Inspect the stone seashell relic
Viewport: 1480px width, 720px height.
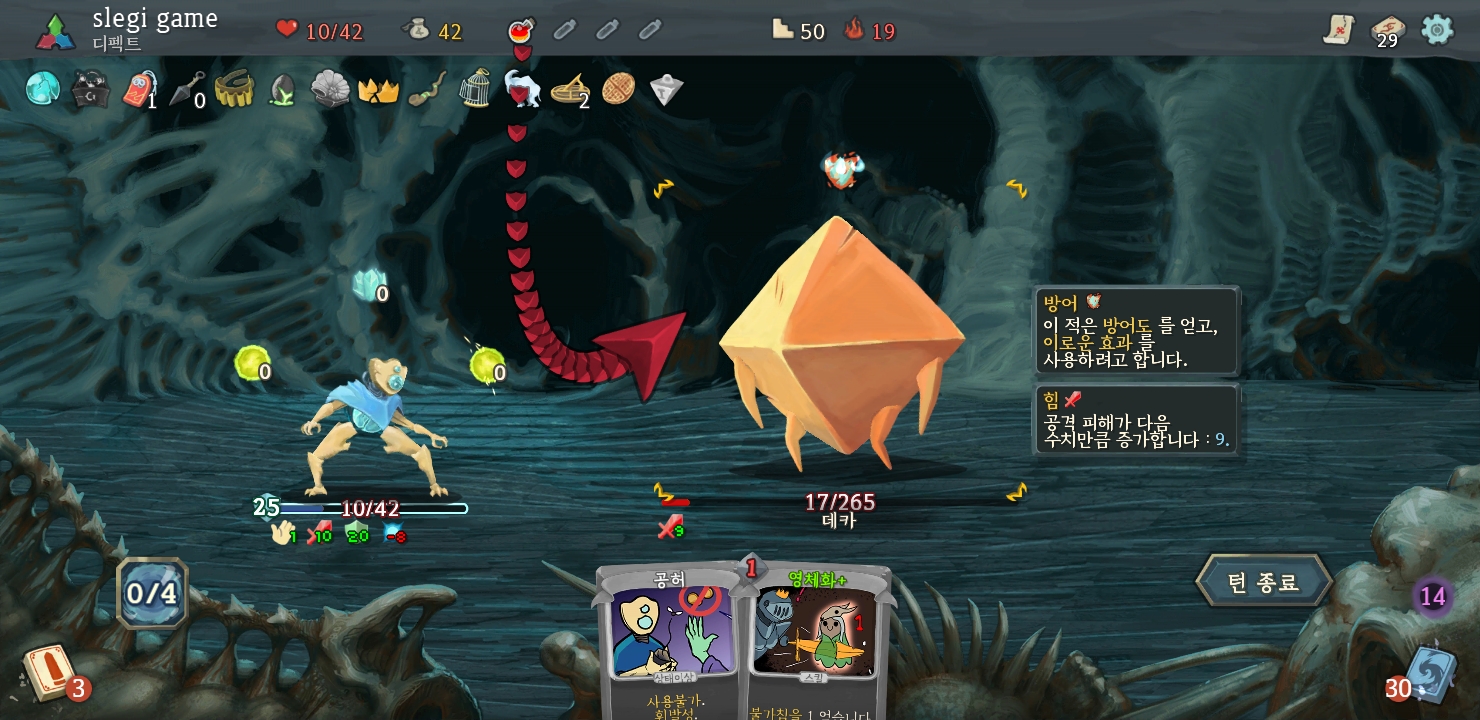point(330,89)
